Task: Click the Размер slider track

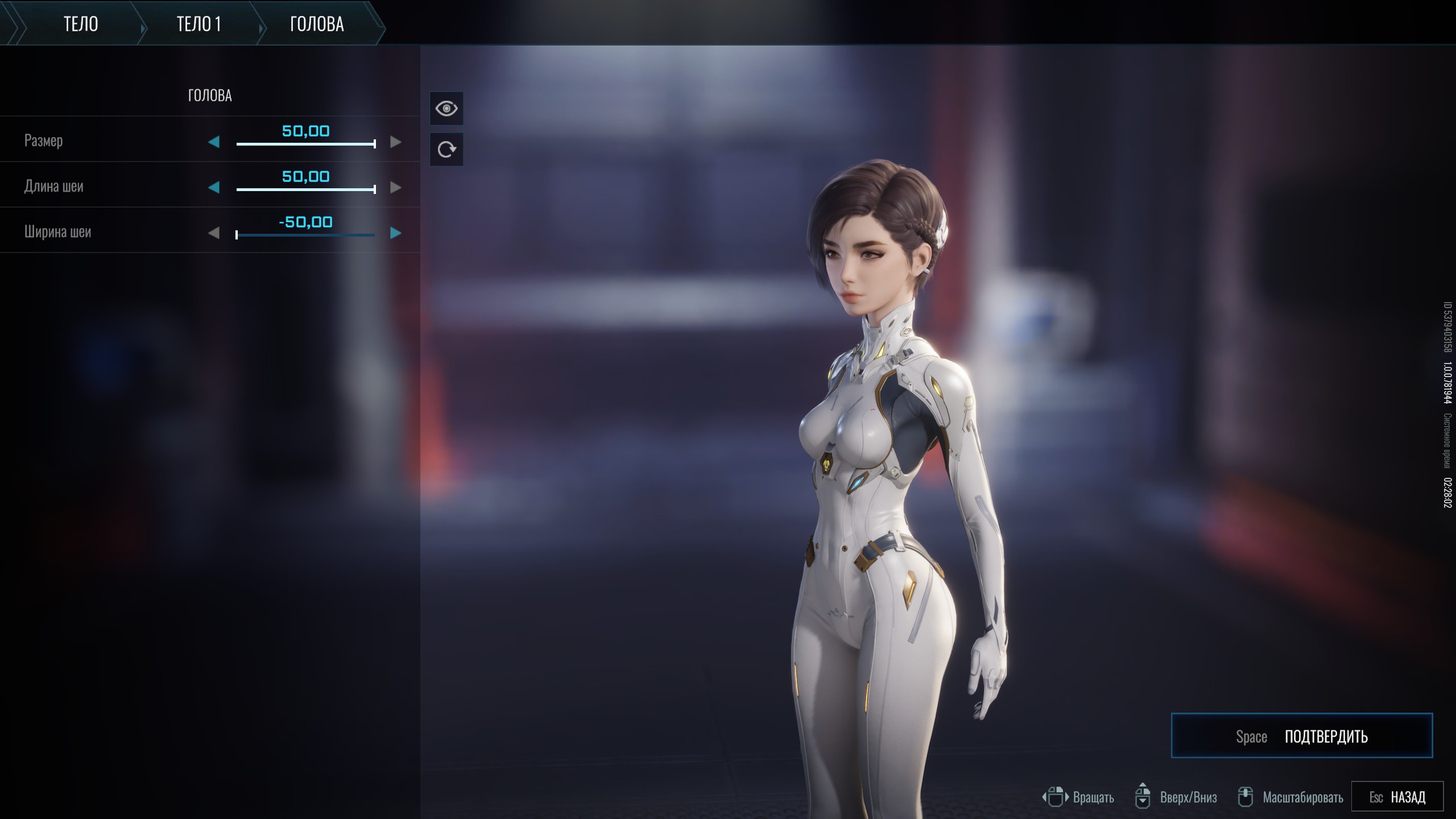Action: click(x=305, y=144)
